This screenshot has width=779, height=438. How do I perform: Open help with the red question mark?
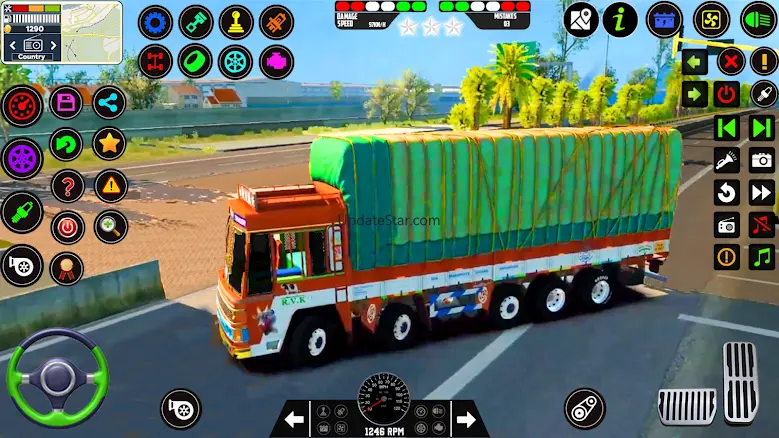click(x=67, y=185)
